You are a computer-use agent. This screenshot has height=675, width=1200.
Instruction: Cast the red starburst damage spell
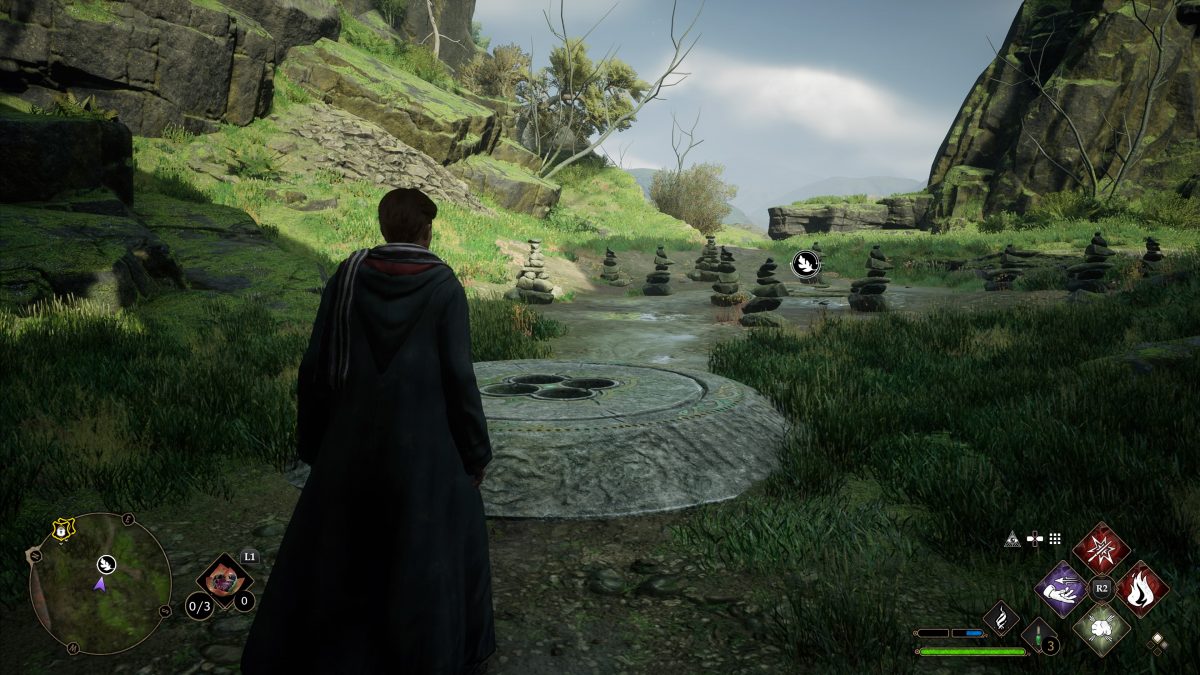(1101, 548)
